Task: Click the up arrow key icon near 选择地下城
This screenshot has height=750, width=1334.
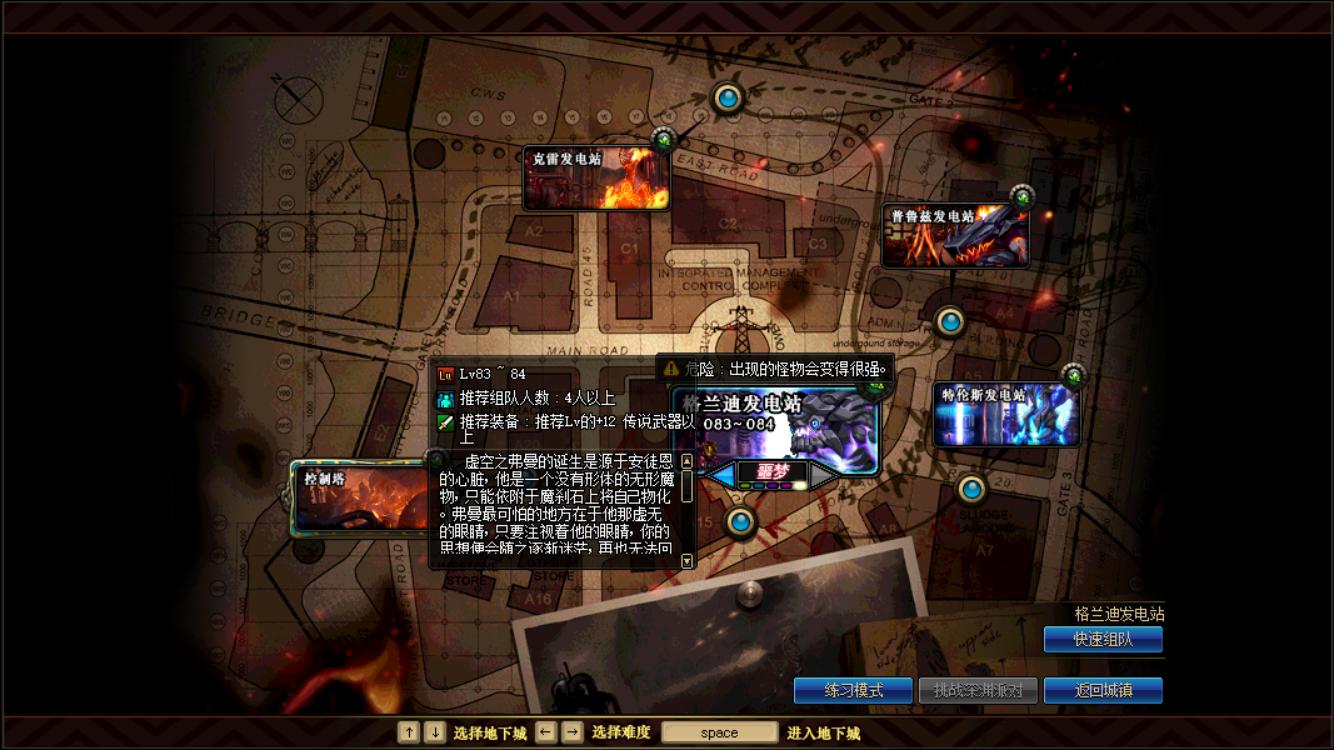Action: tap(409, 732)
